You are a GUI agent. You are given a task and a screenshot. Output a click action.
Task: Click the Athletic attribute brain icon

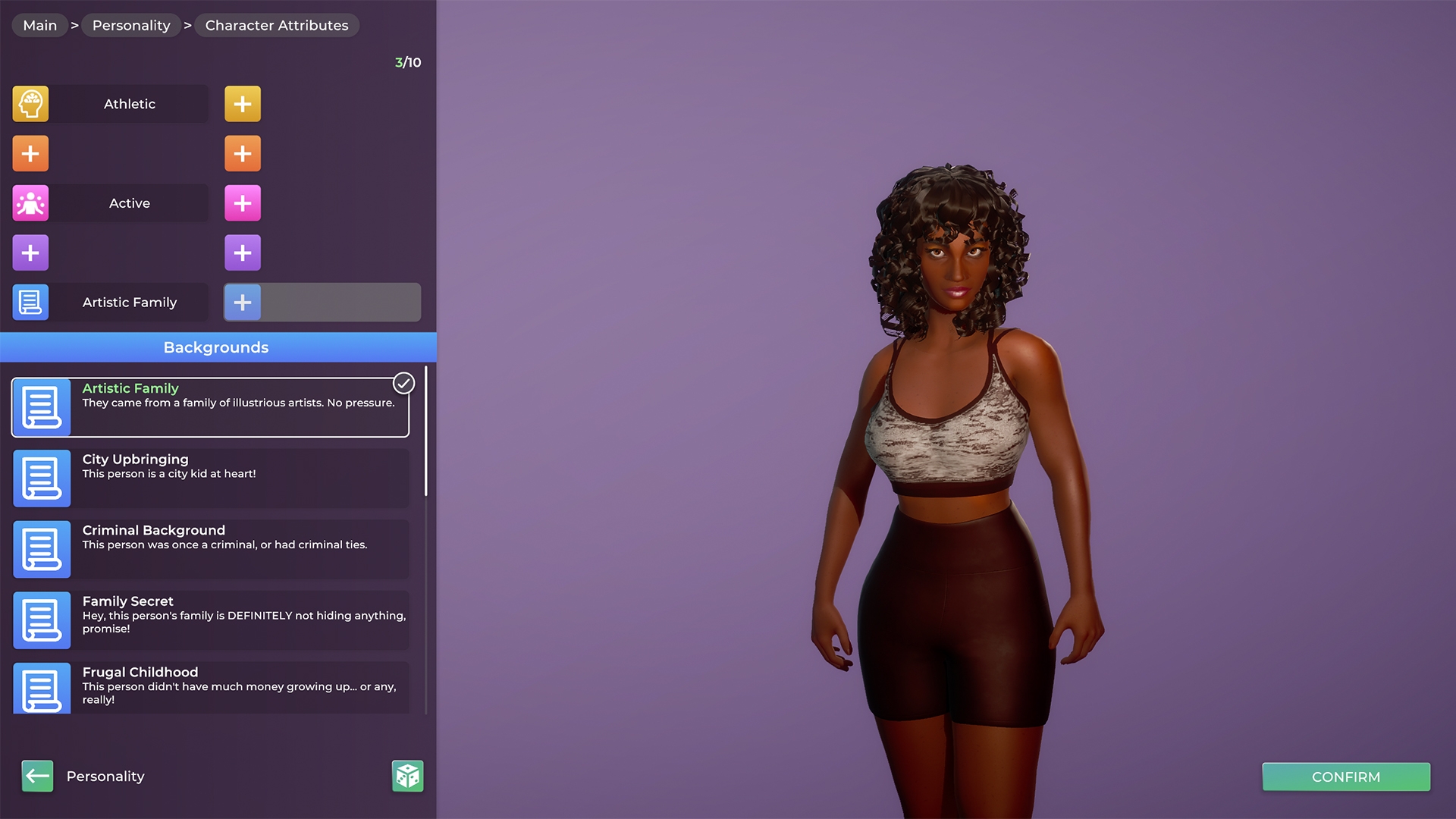click(x=30, y=103)
